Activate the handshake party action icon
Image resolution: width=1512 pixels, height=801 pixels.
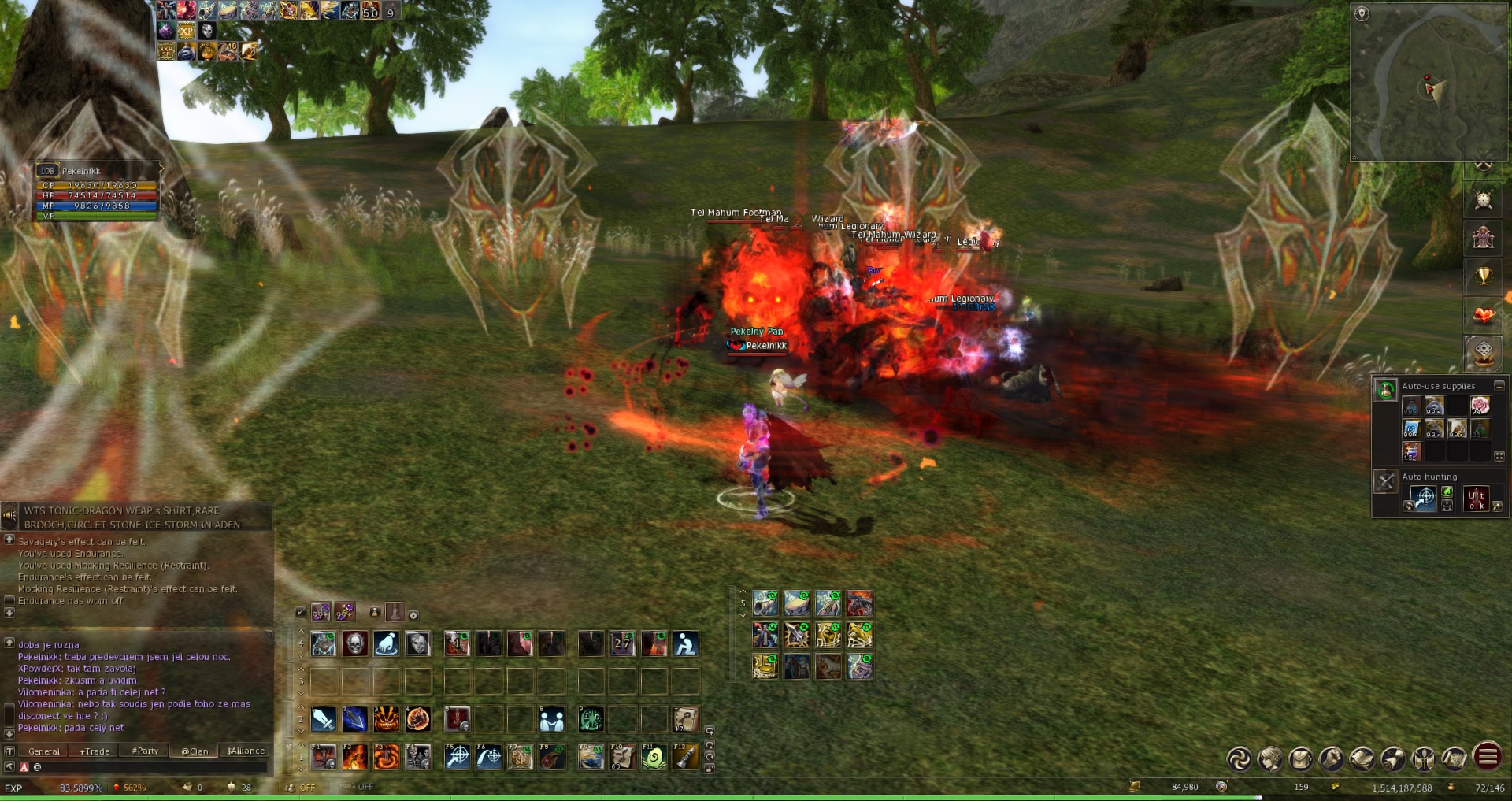[551, 718]
